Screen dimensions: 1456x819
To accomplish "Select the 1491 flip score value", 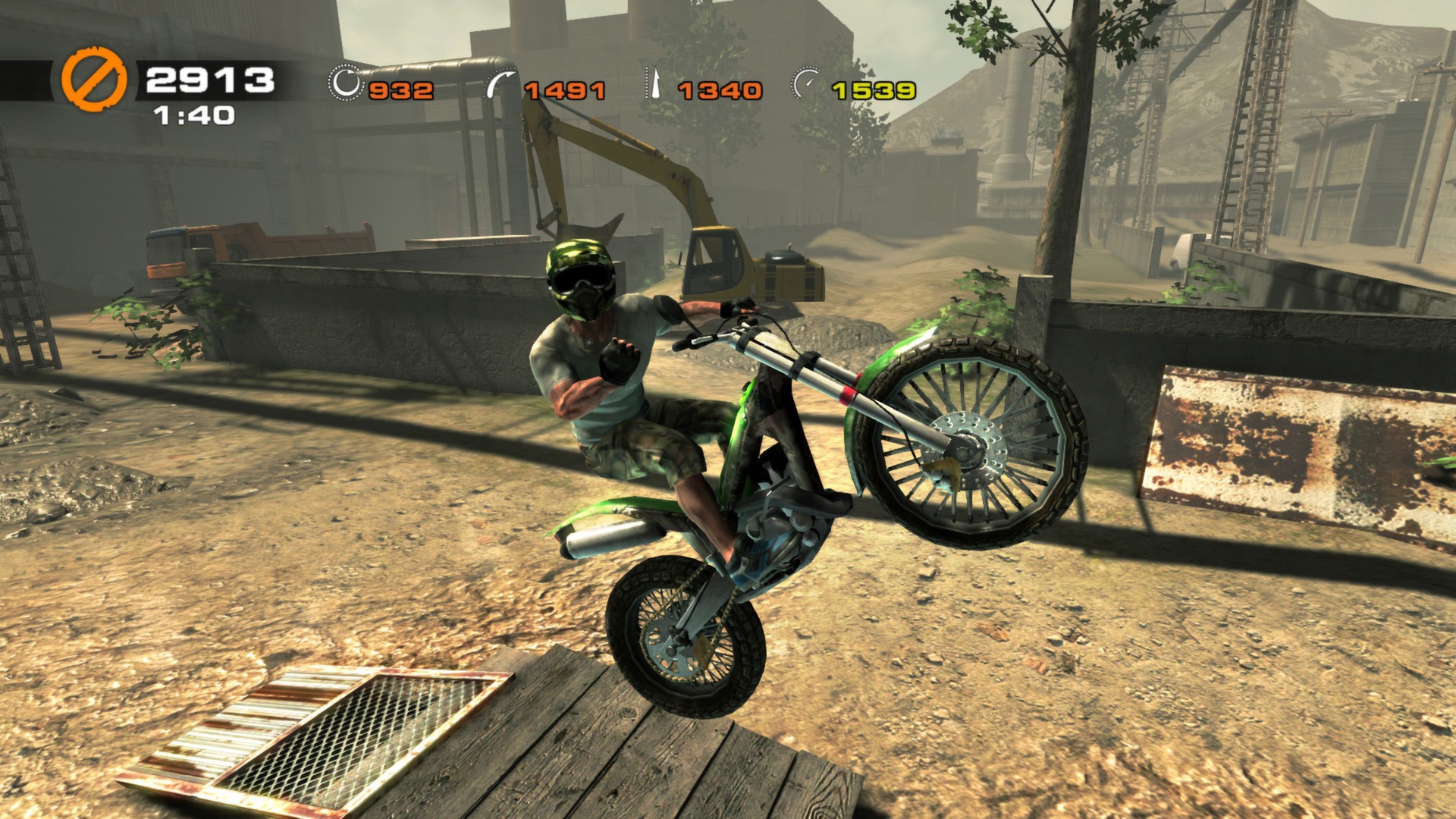I will pyautogui.click(x=565, y=89).
